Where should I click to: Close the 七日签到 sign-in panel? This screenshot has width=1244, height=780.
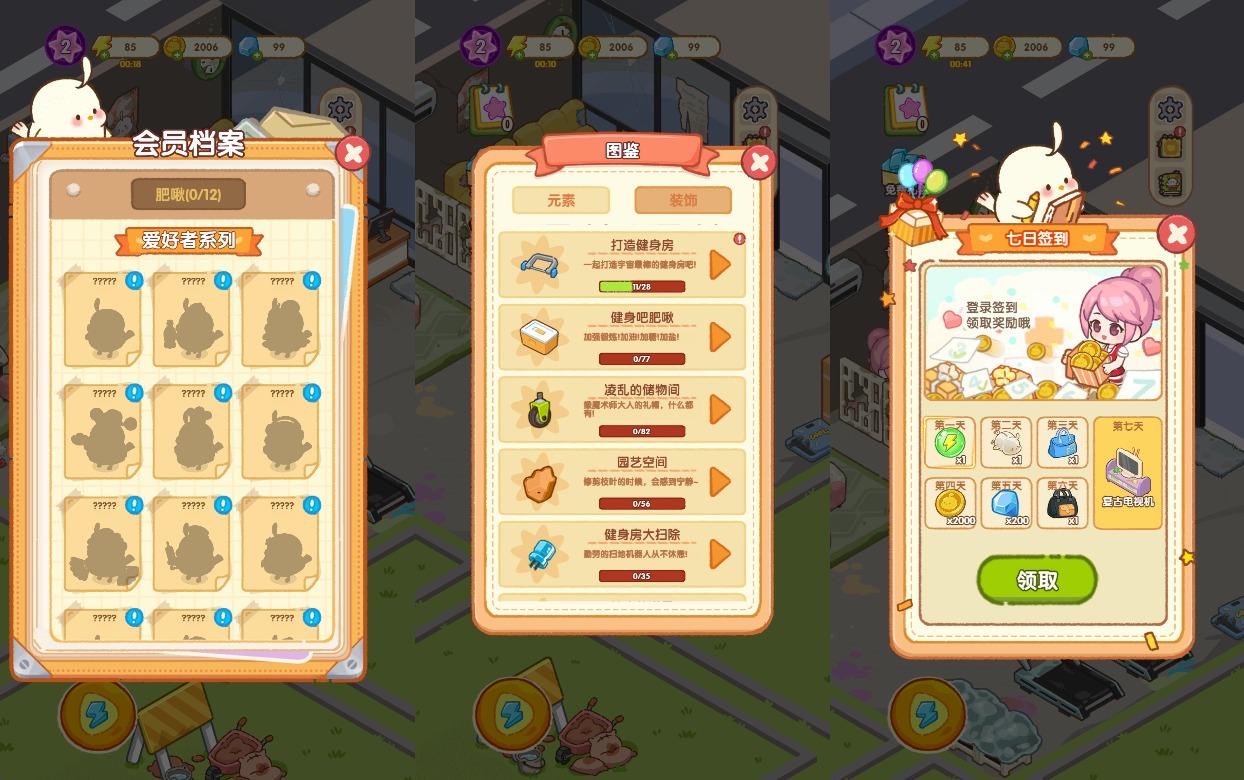point(1176,234)
